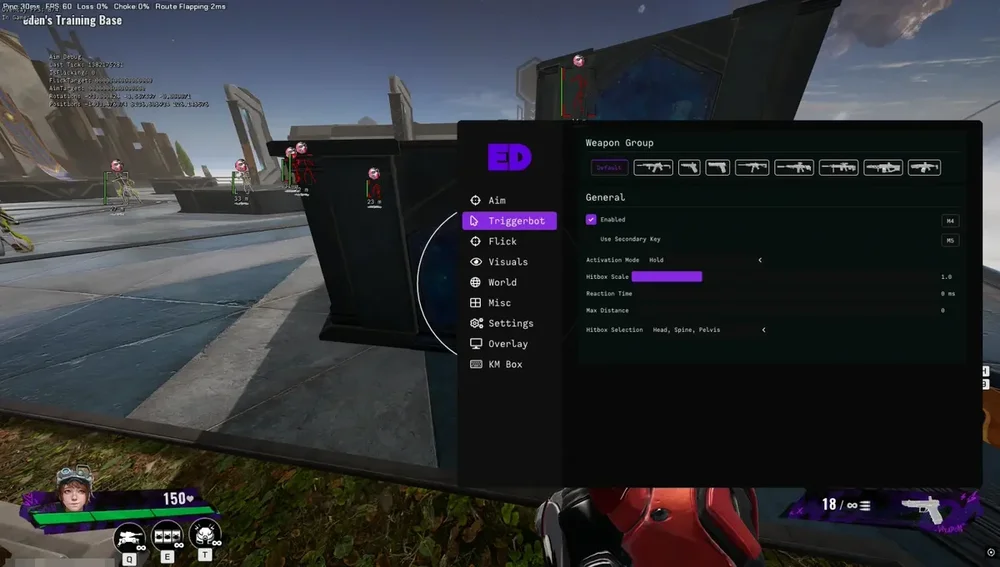
Task: Activate the slot machine ability icon
Action: click(168, 536)
